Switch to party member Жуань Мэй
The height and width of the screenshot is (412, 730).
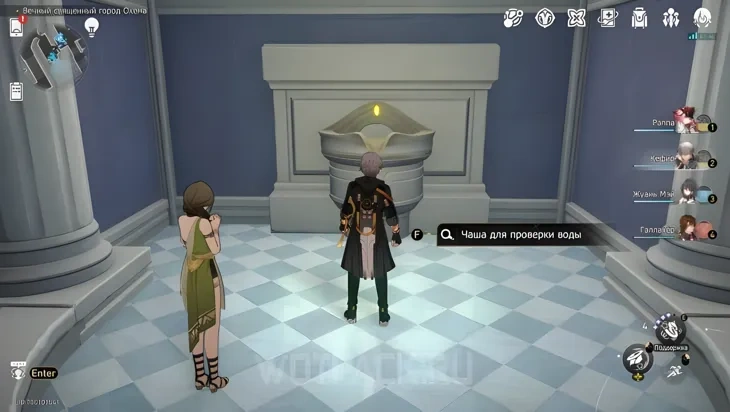pyautogui.click(x=686, y=193)
